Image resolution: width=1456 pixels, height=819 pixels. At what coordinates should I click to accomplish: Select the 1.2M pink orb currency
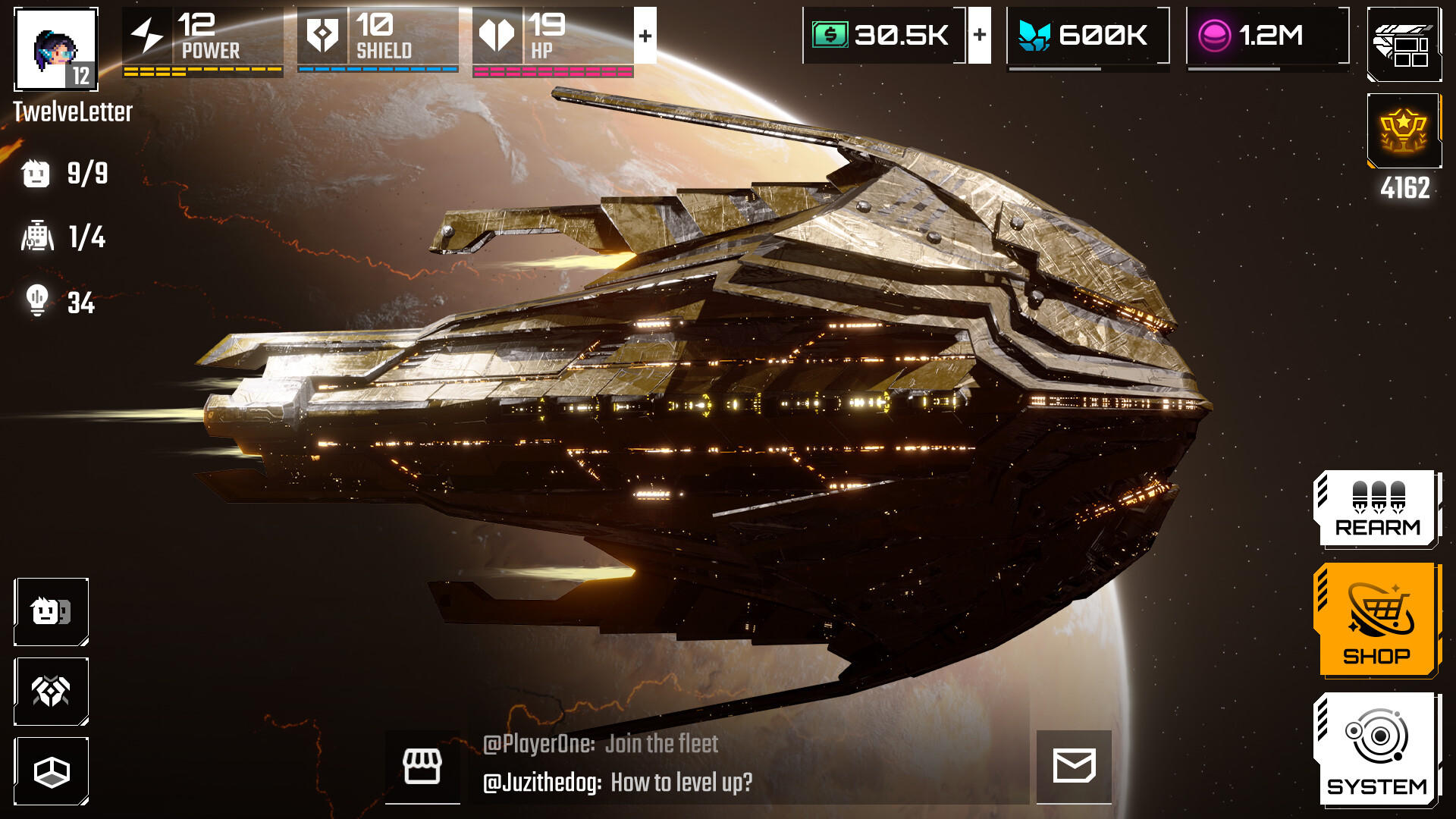point(1266,36)
